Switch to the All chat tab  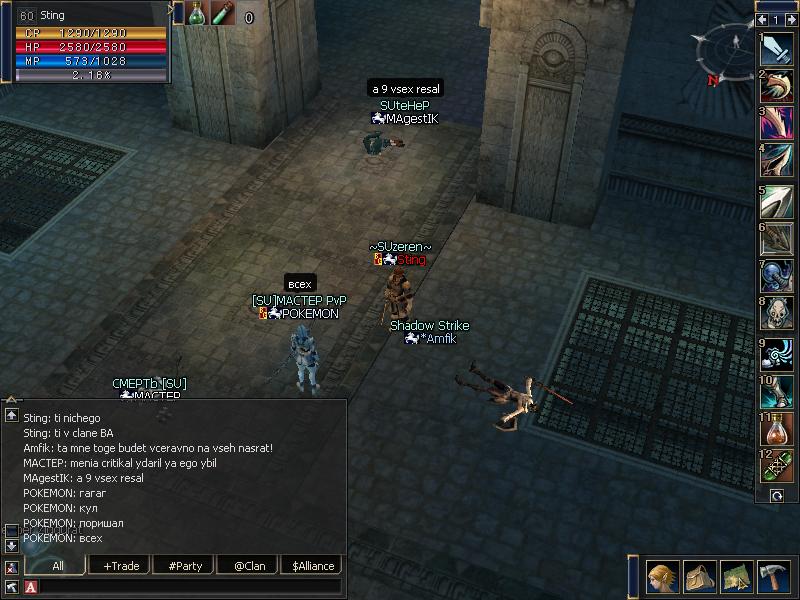pyautogui.click(x=58, y=566)
